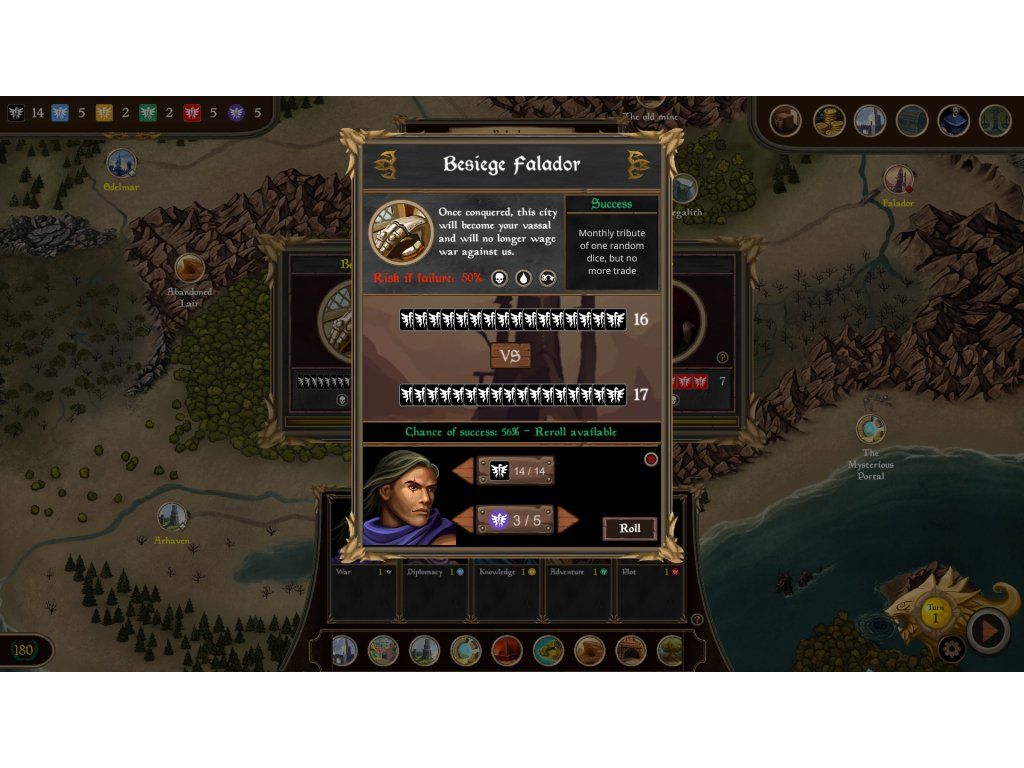This screenshot has height=768, width=1024.
Task: Open settings with the gear icon
Action: pyautogui.click(x=951, y=649)
